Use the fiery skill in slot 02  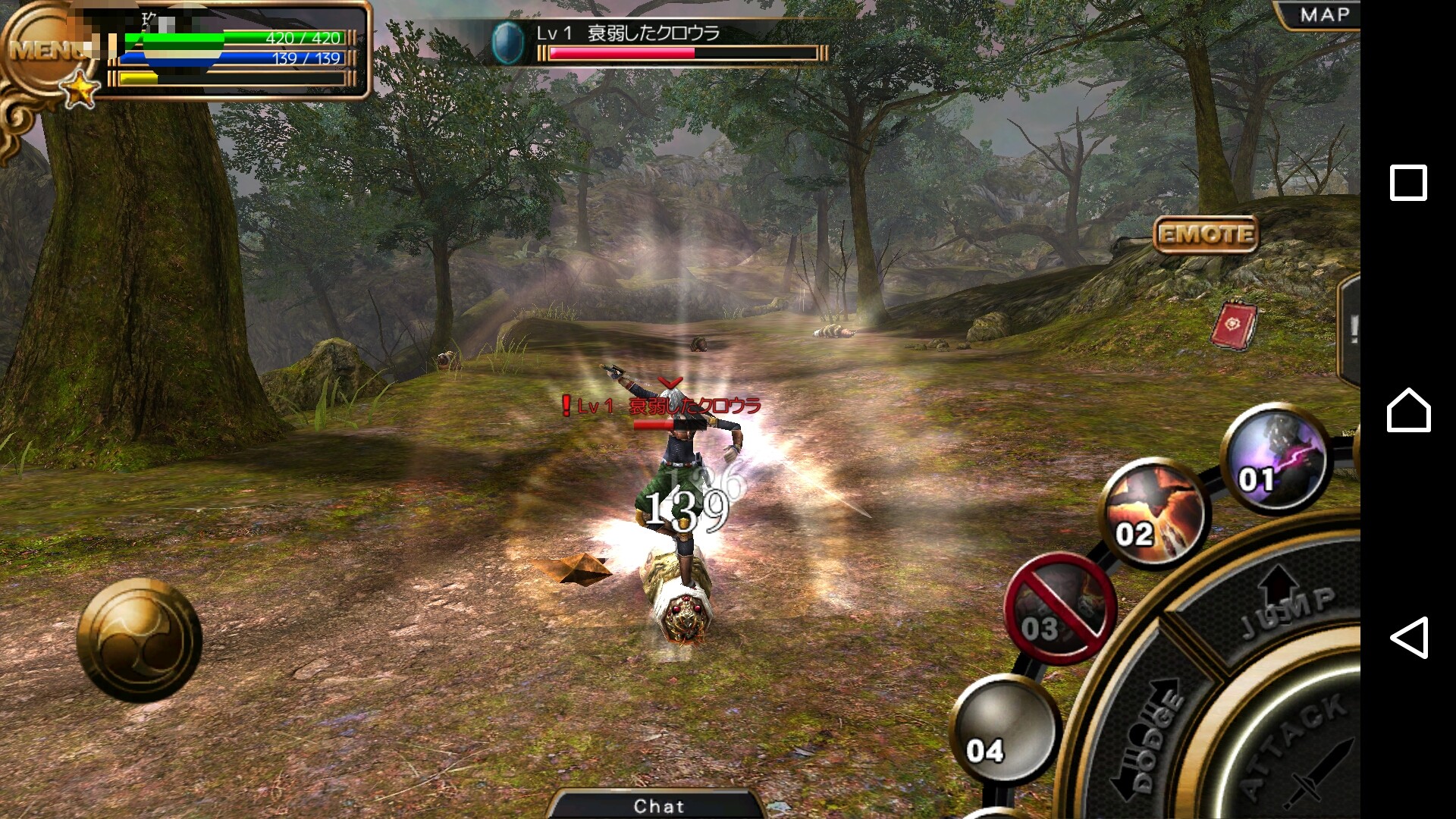[x=1153, y=513]
